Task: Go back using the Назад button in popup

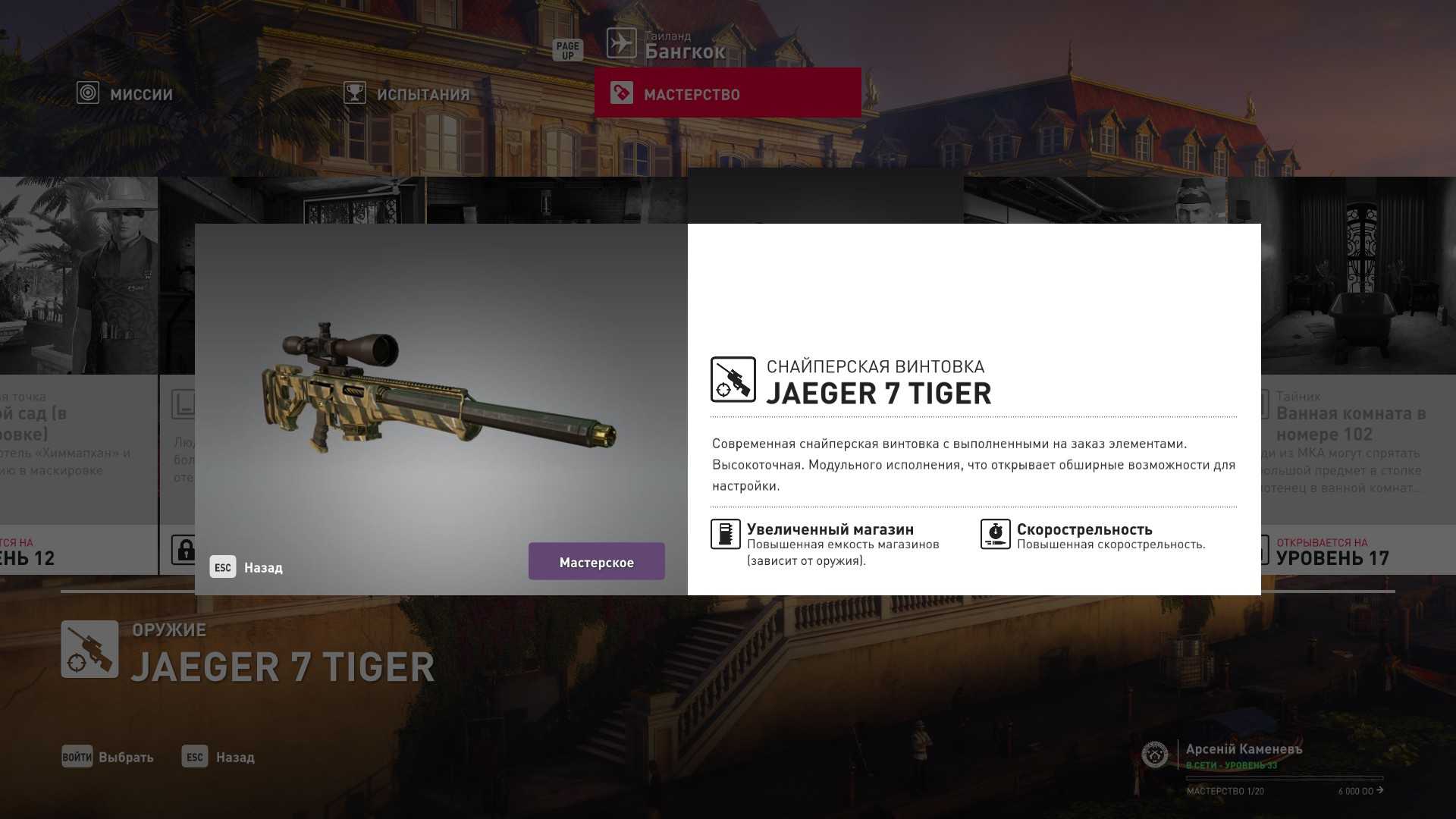Action: click(x=246, y=567)
